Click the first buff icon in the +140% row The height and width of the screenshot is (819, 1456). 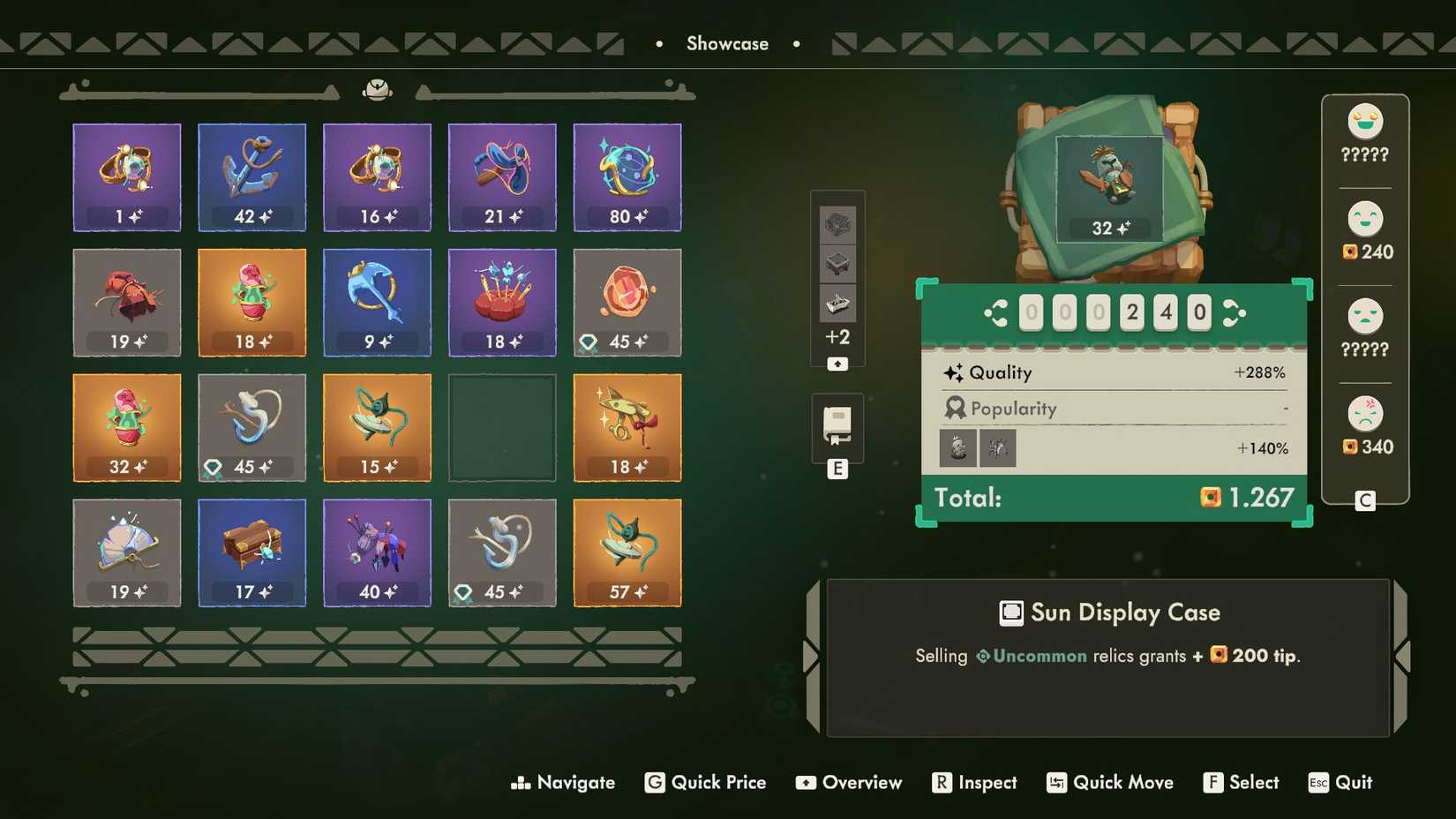coord(957,448)
